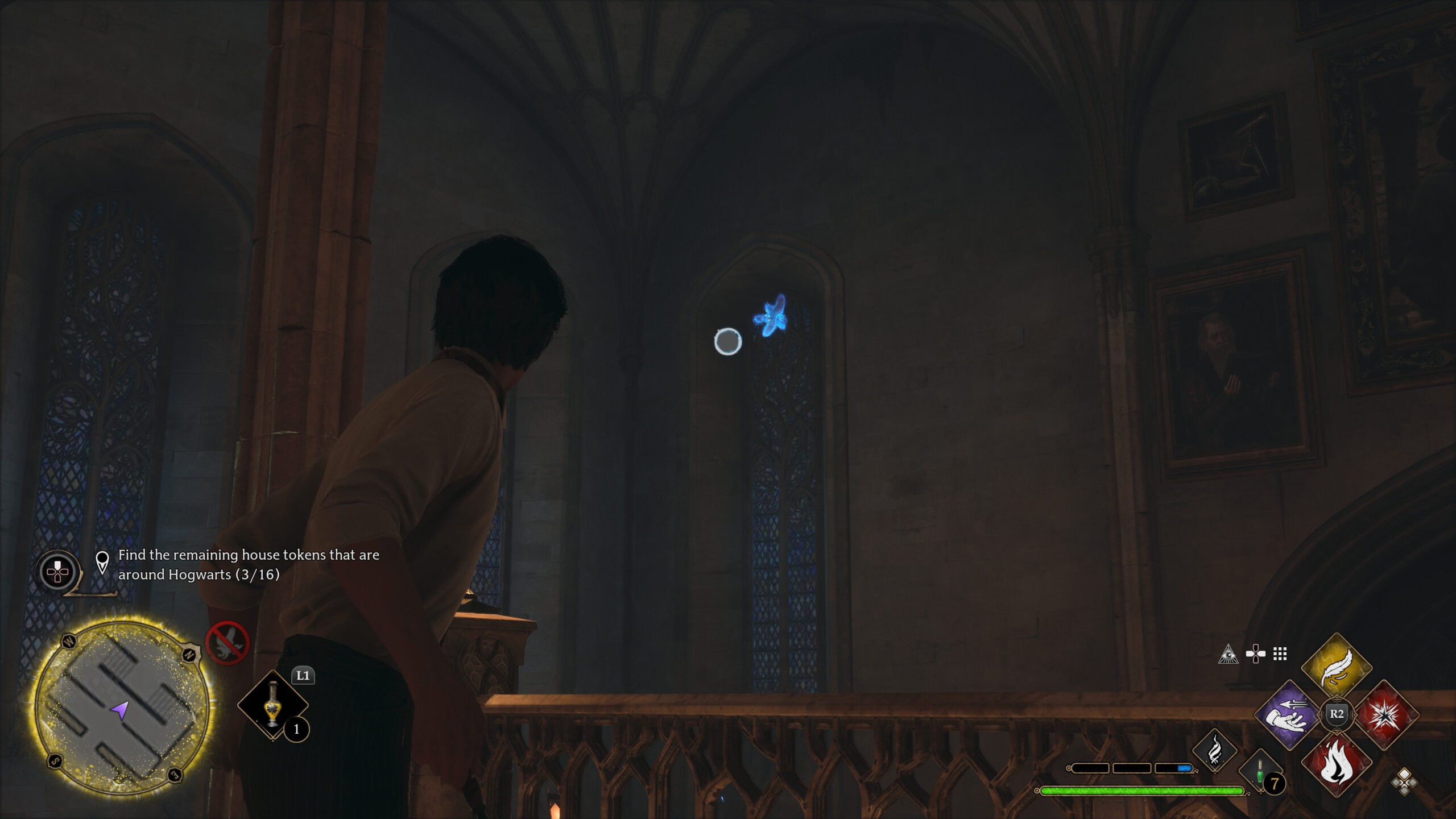Open the nine-dot grid icon
This screenshot has height=819, width=1456.
pyautogui.click(x=1280, y=654)
